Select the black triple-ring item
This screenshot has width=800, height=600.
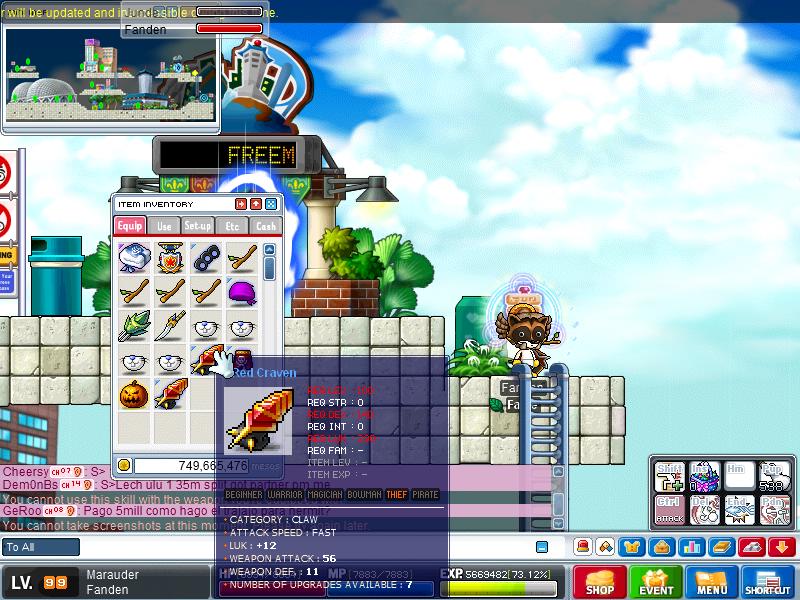click(x=206, y=258)
